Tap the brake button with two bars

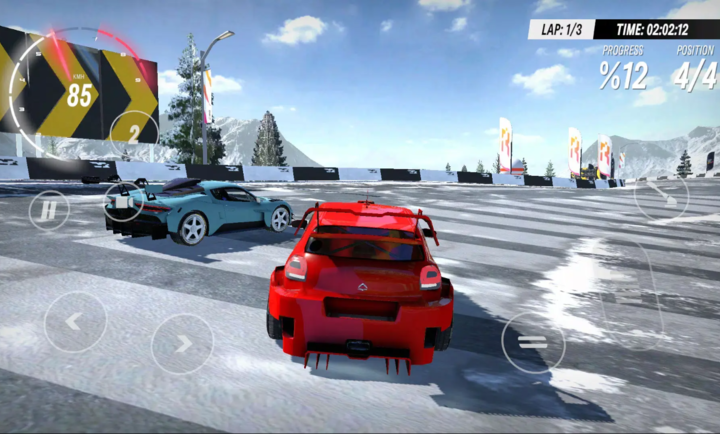click(532, 343)
